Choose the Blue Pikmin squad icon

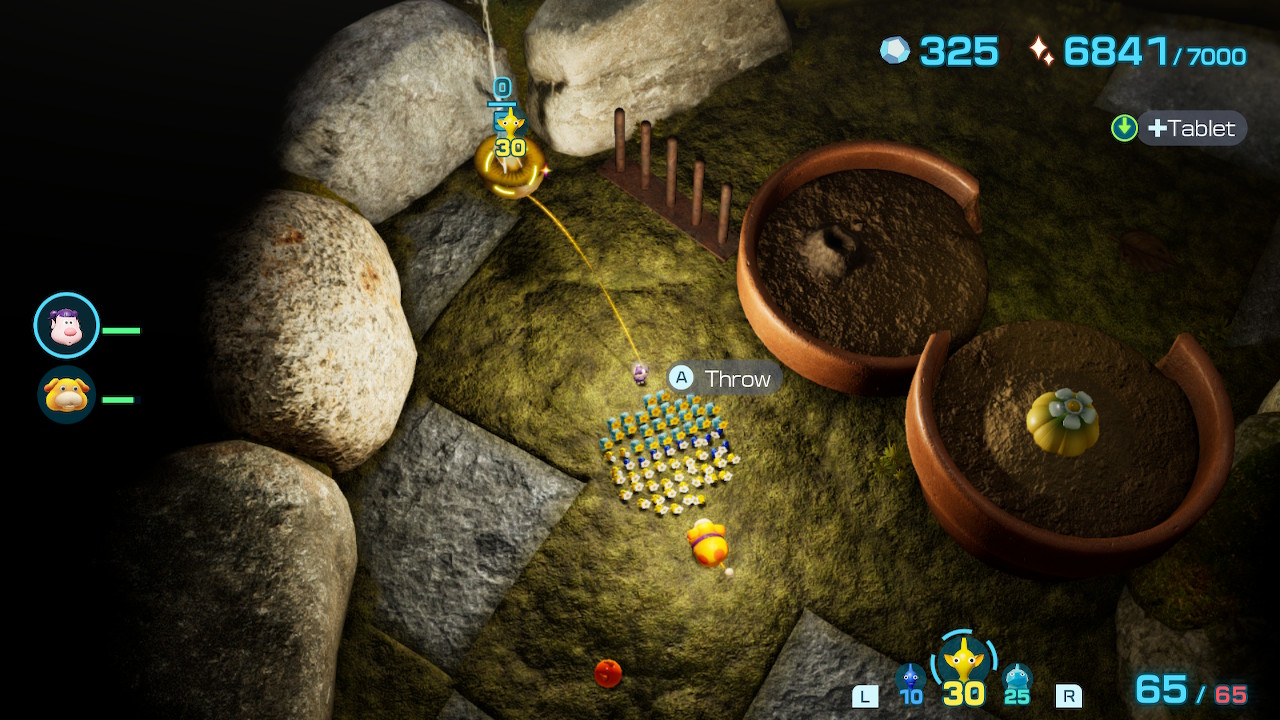point(910,681)
